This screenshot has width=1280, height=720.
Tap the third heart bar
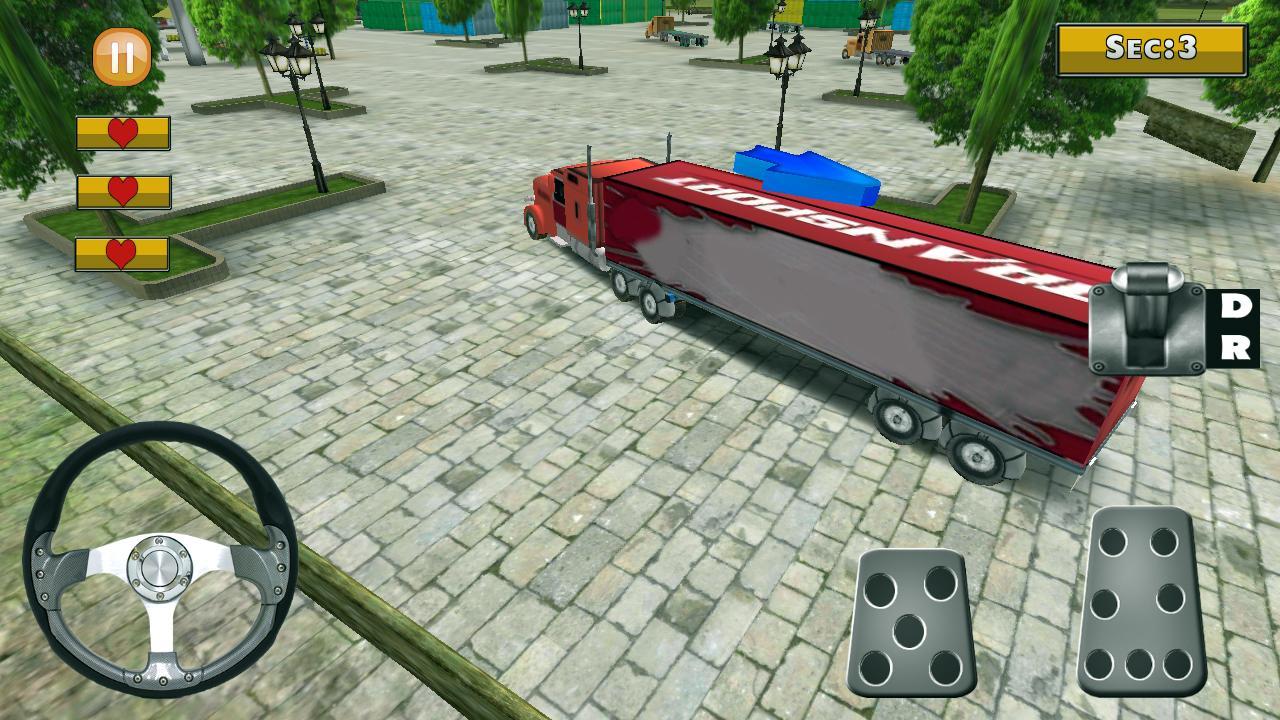click(x=120, y=252)
